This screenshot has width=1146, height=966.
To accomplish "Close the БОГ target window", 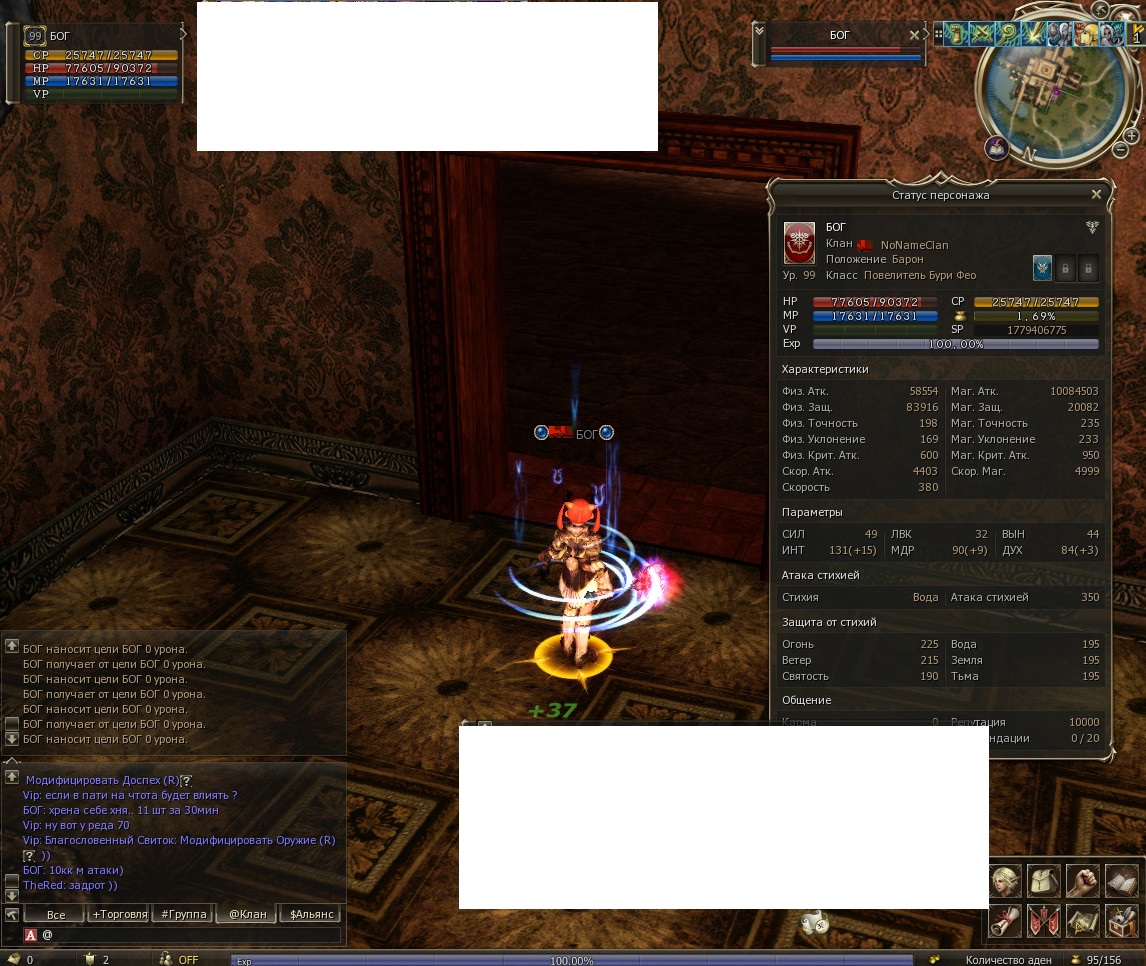I will point(914,35).
